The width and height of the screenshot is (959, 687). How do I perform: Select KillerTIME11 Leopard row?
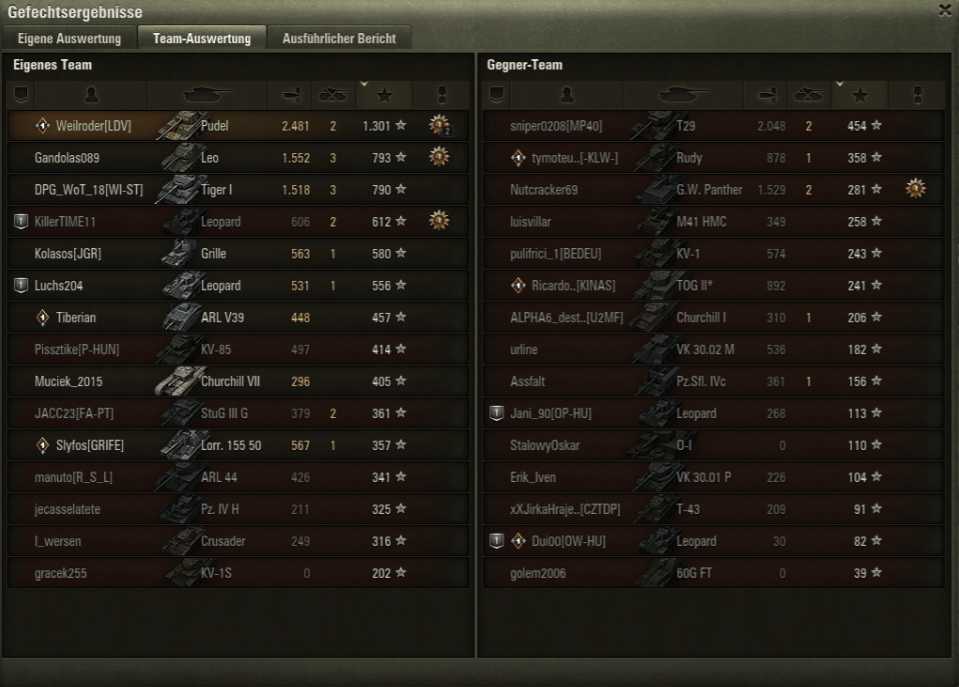click(x=238, y=222)
